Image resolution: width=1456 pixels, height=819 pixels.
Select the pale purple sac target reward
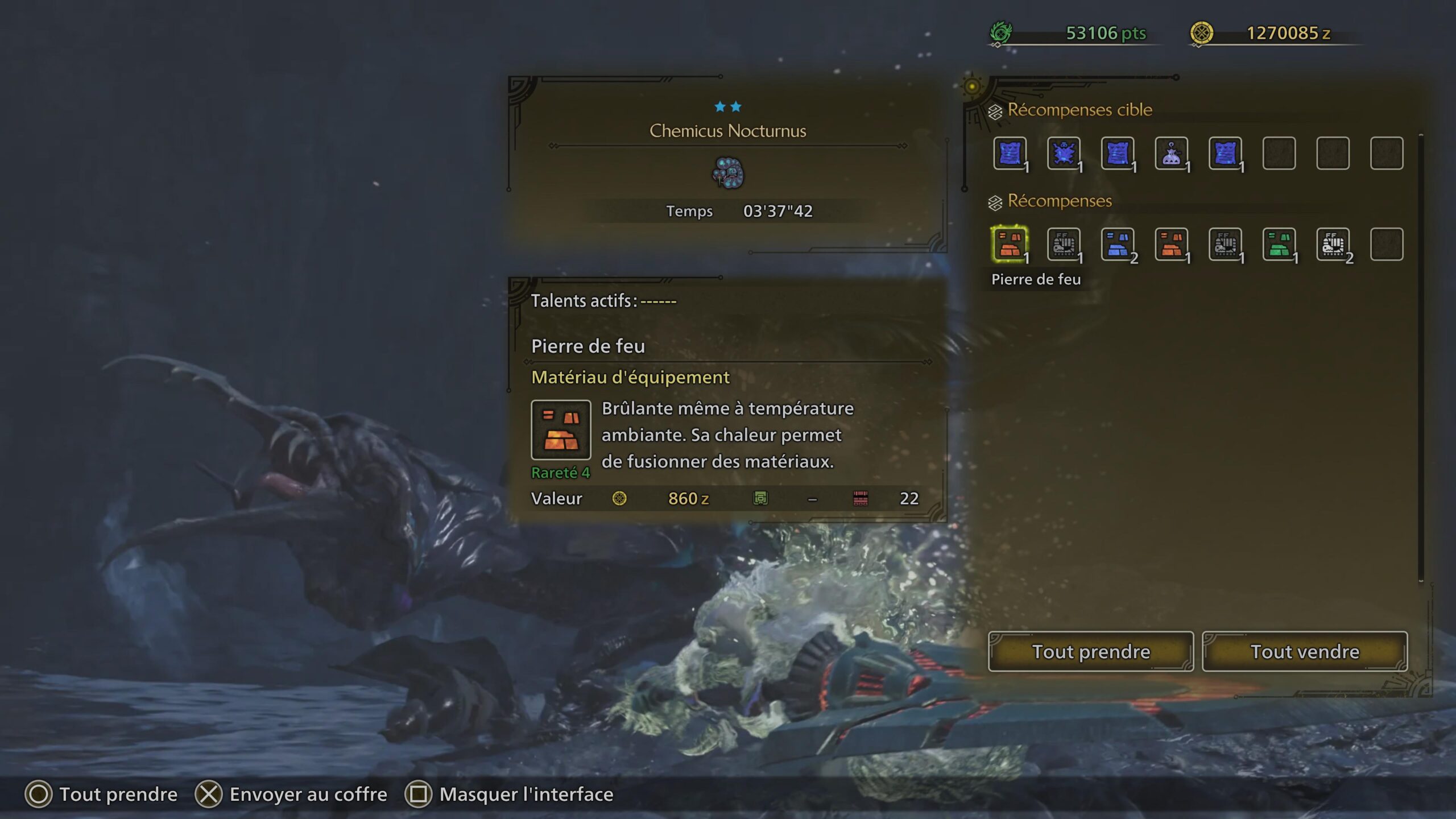pyautogui.click(x=1171, y=154)
